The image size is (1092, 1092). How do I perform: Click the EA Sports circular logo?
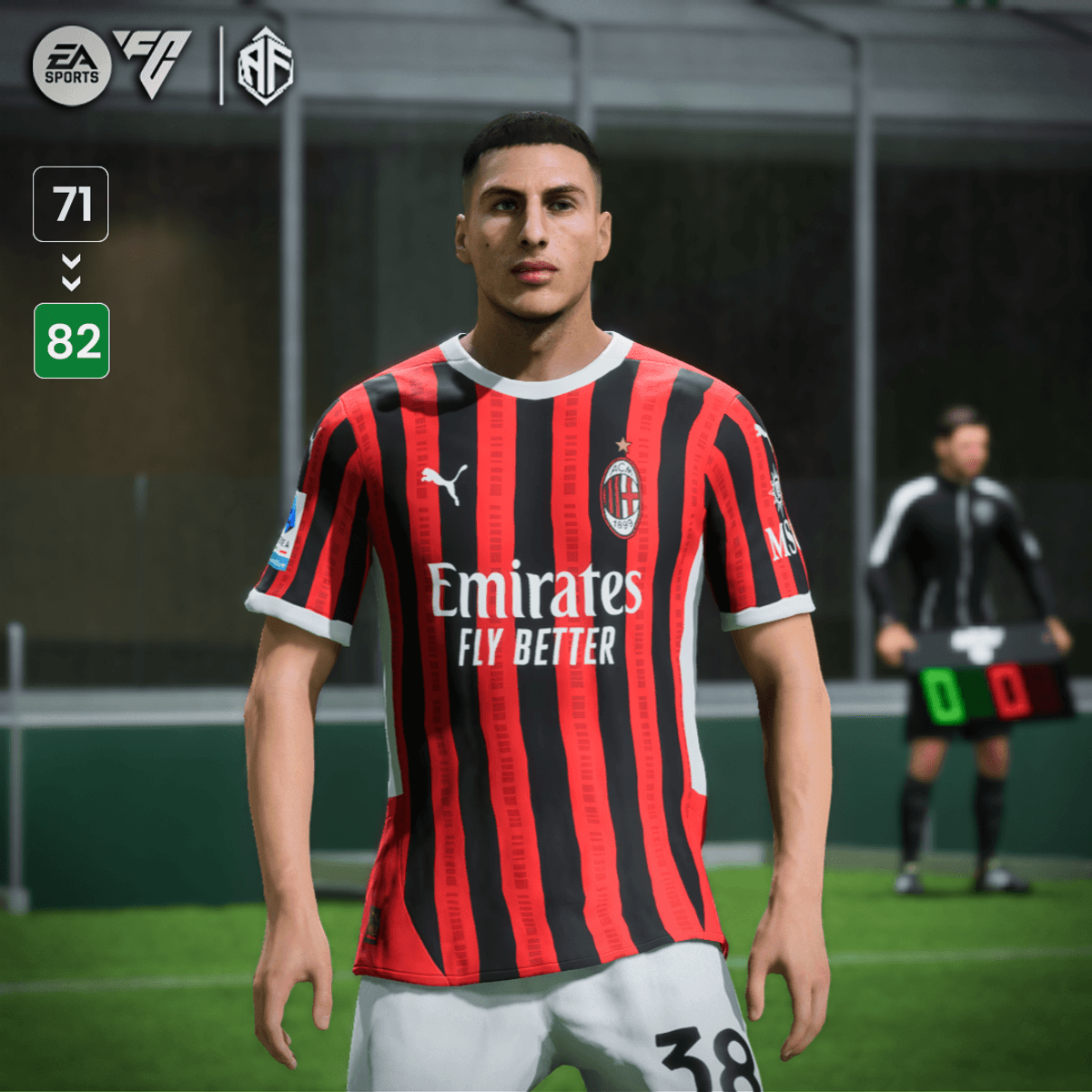pos(72,66)
